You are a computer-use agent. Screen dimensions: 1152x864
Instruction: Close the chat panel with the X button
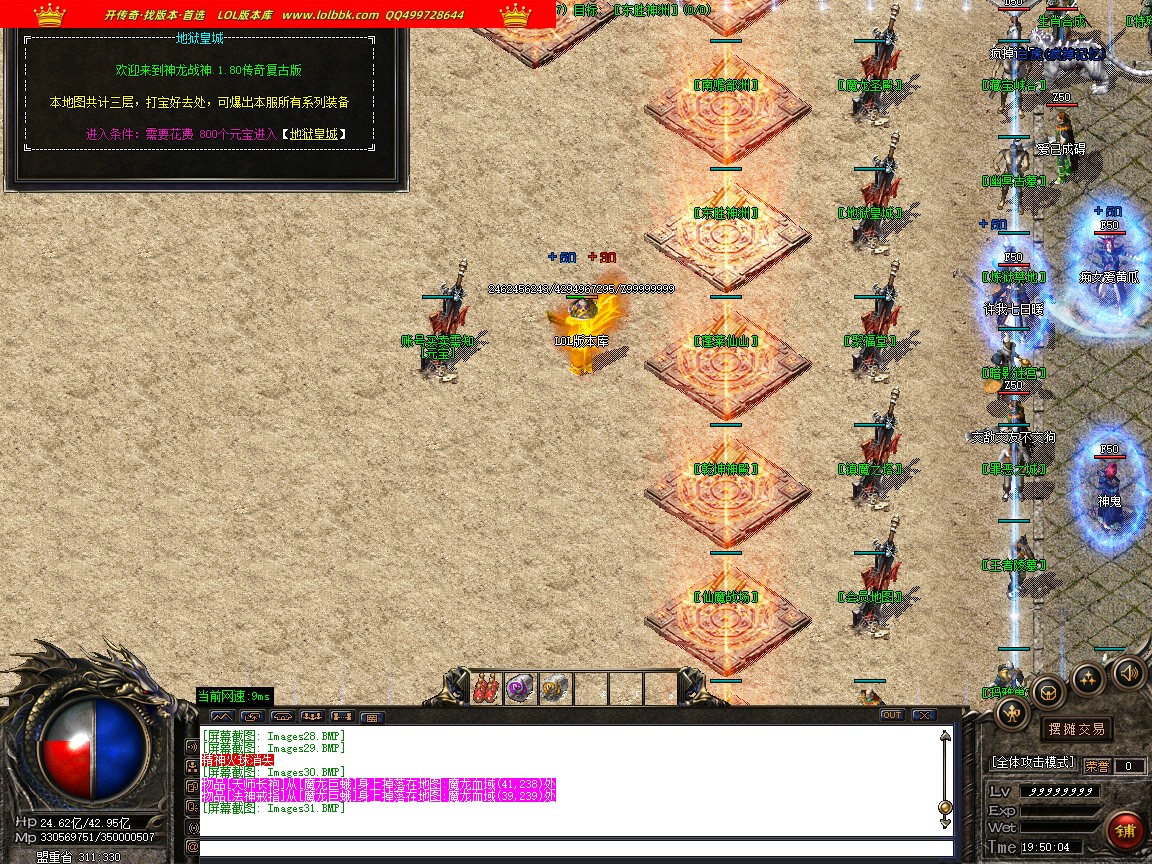(923, 715)
